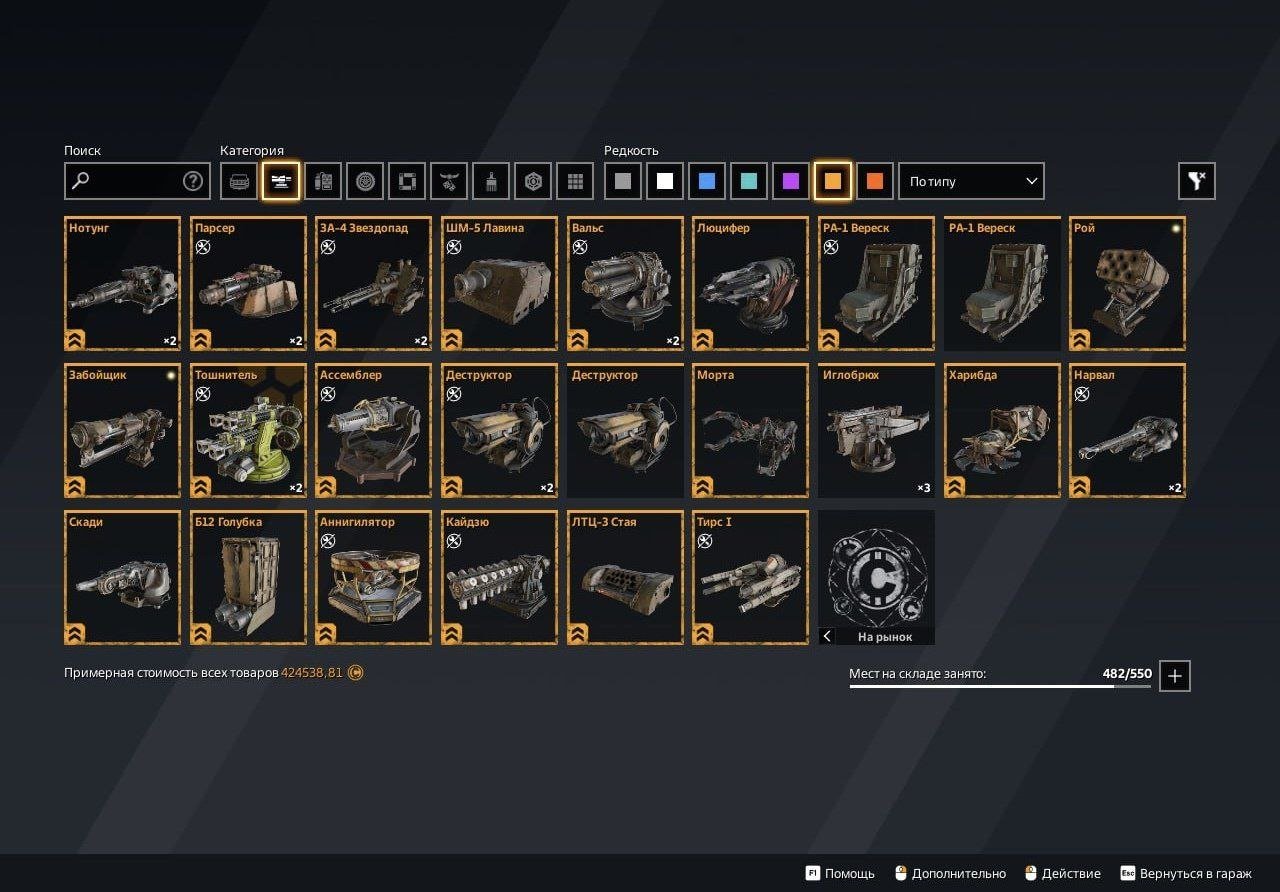Switch to the wheels category
1280x892 pixels.
365,181
